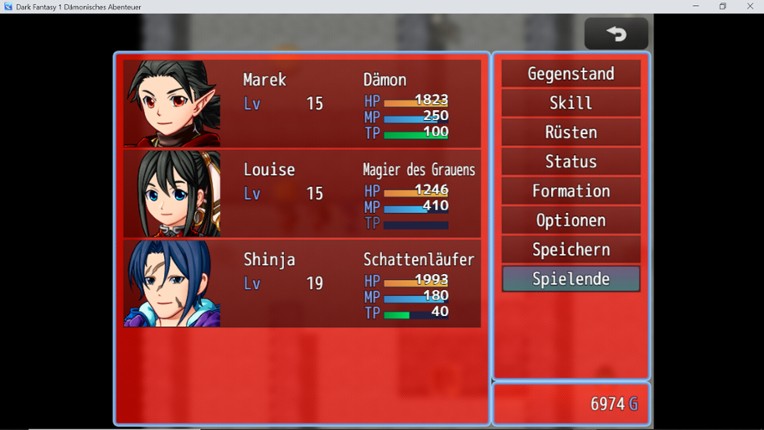Select party member Marek
764x430 pixels.
(301, 104)
